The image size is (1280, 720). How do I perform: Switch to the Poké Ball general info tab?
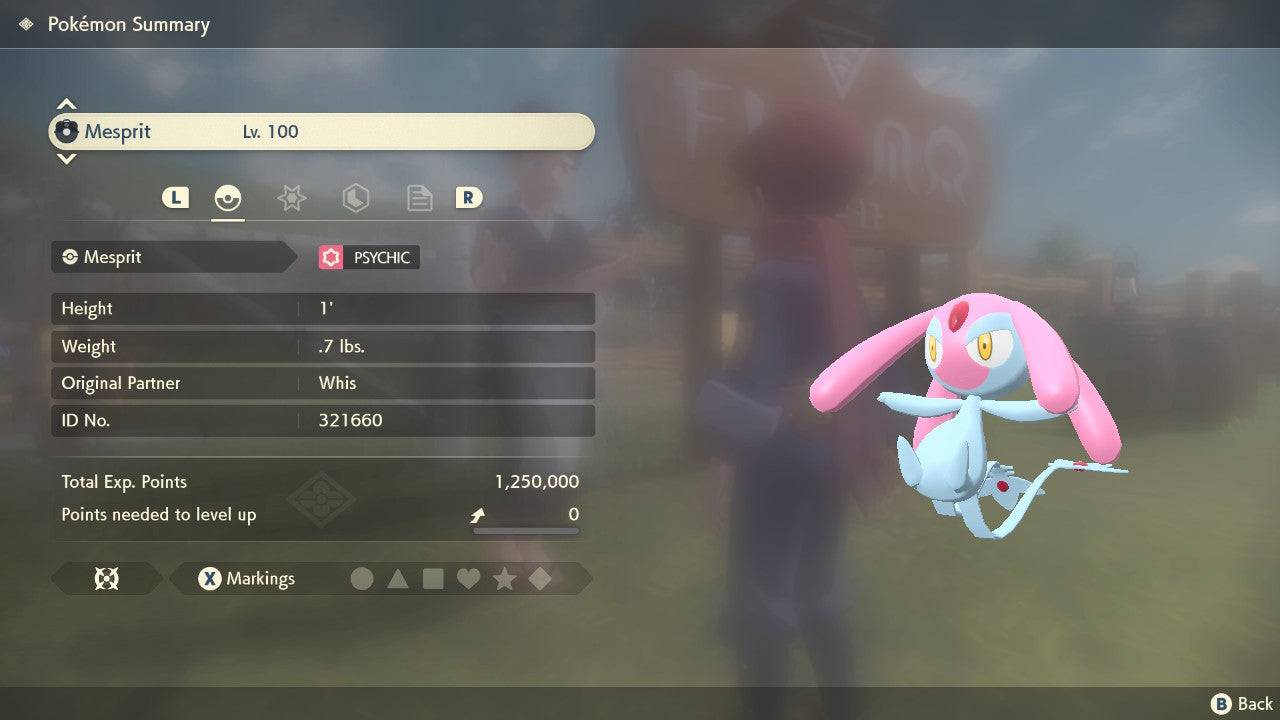228,198
